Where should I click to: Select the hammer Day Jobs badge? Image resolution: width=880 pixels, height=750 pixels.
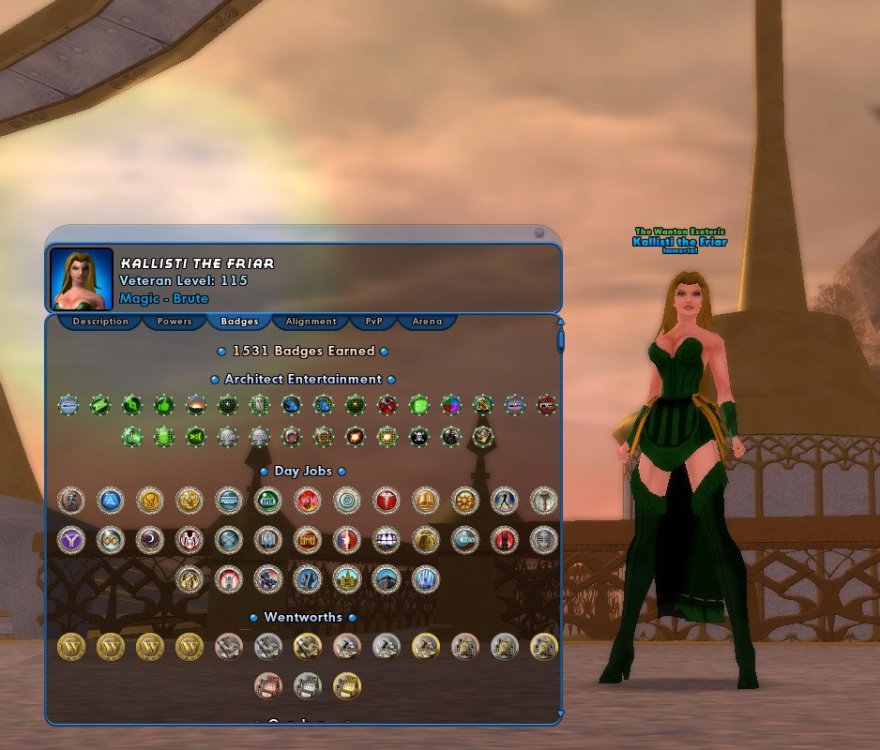tap(543, 500)
